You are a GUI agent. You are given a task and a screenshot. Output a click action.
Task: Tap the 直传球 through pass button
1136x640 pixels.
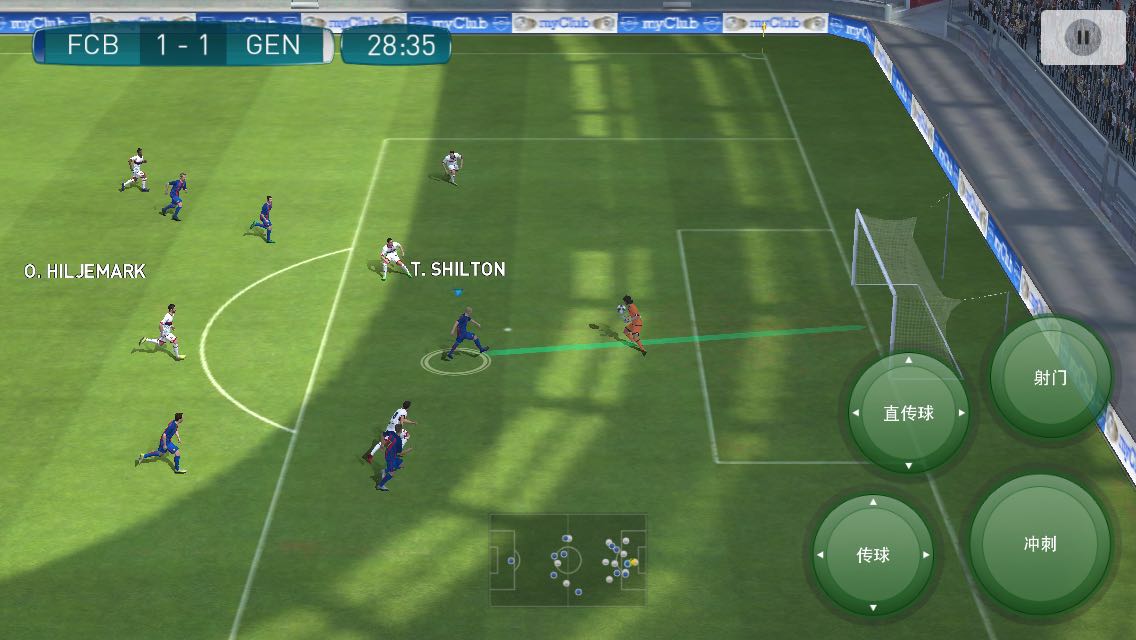point(909,413)
